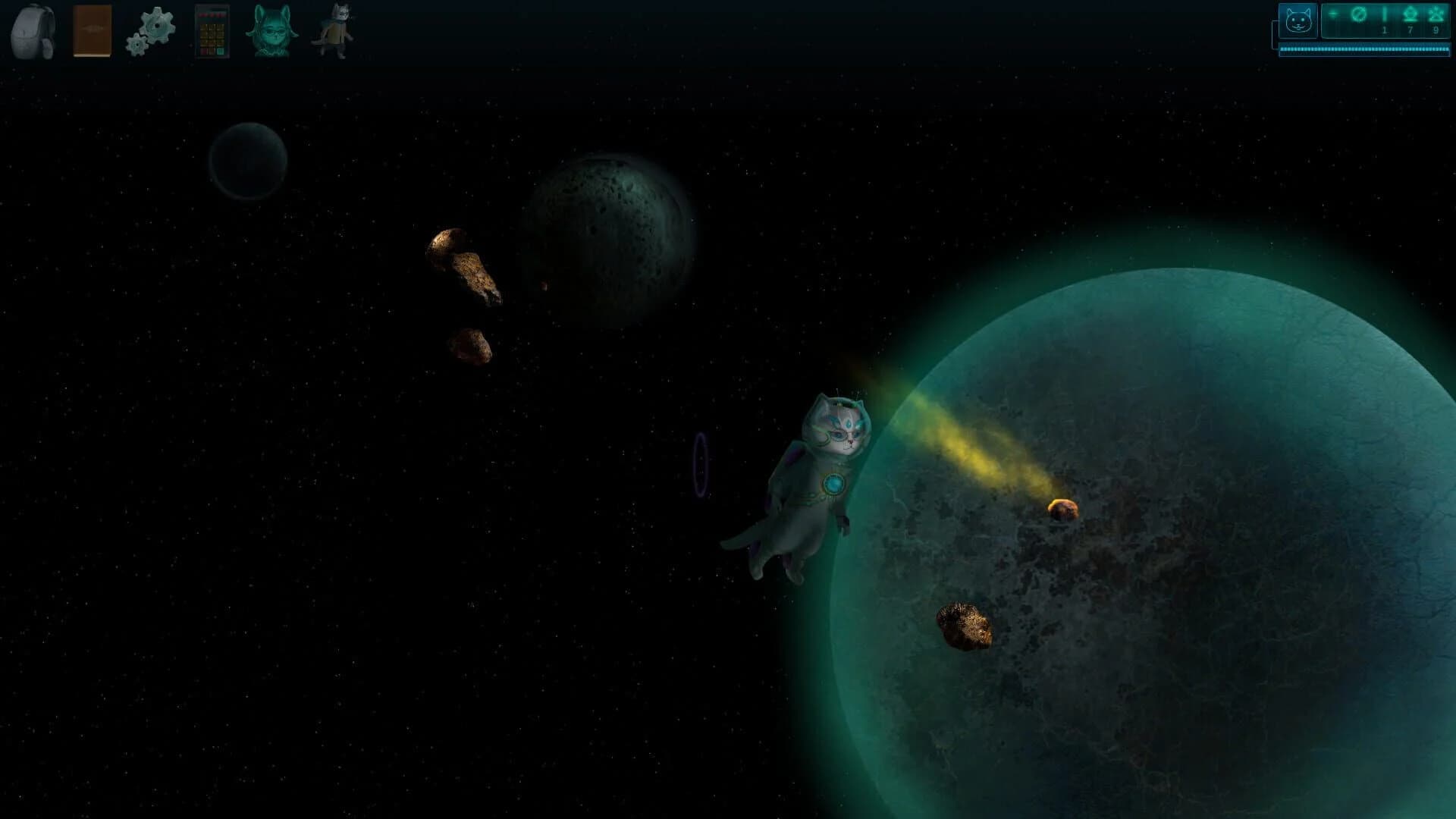
Task: Open the journal book
Action: pos(91,30)
